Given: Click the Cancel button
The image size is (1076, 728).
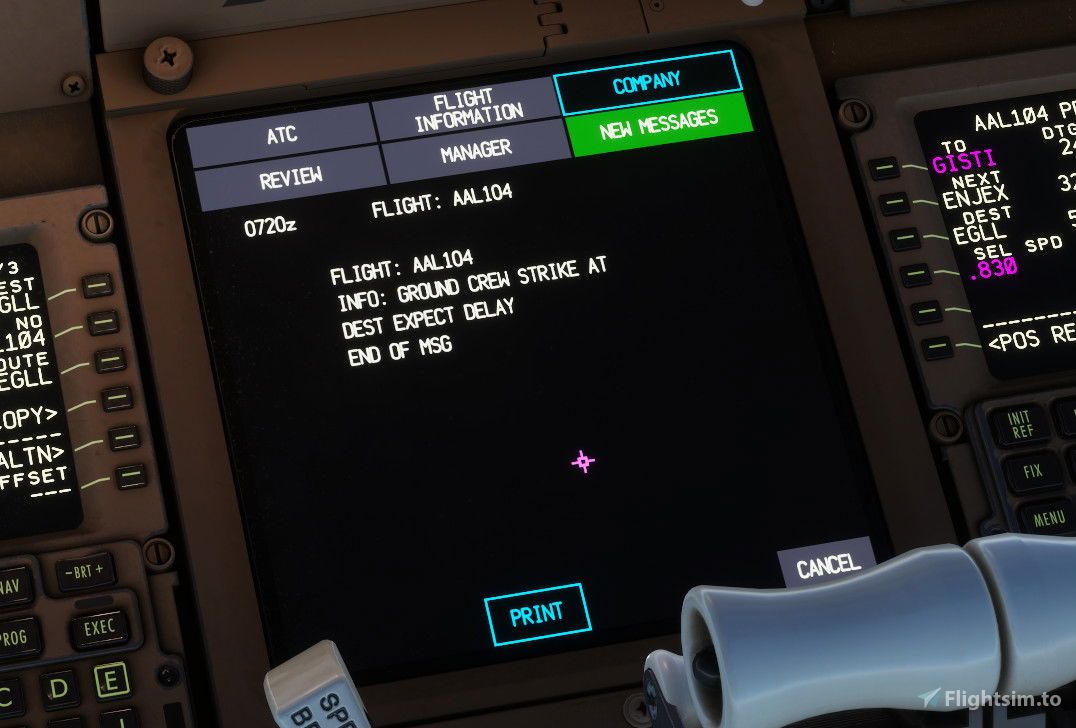Looking at the screenshot, I should (x=828, y=567).
